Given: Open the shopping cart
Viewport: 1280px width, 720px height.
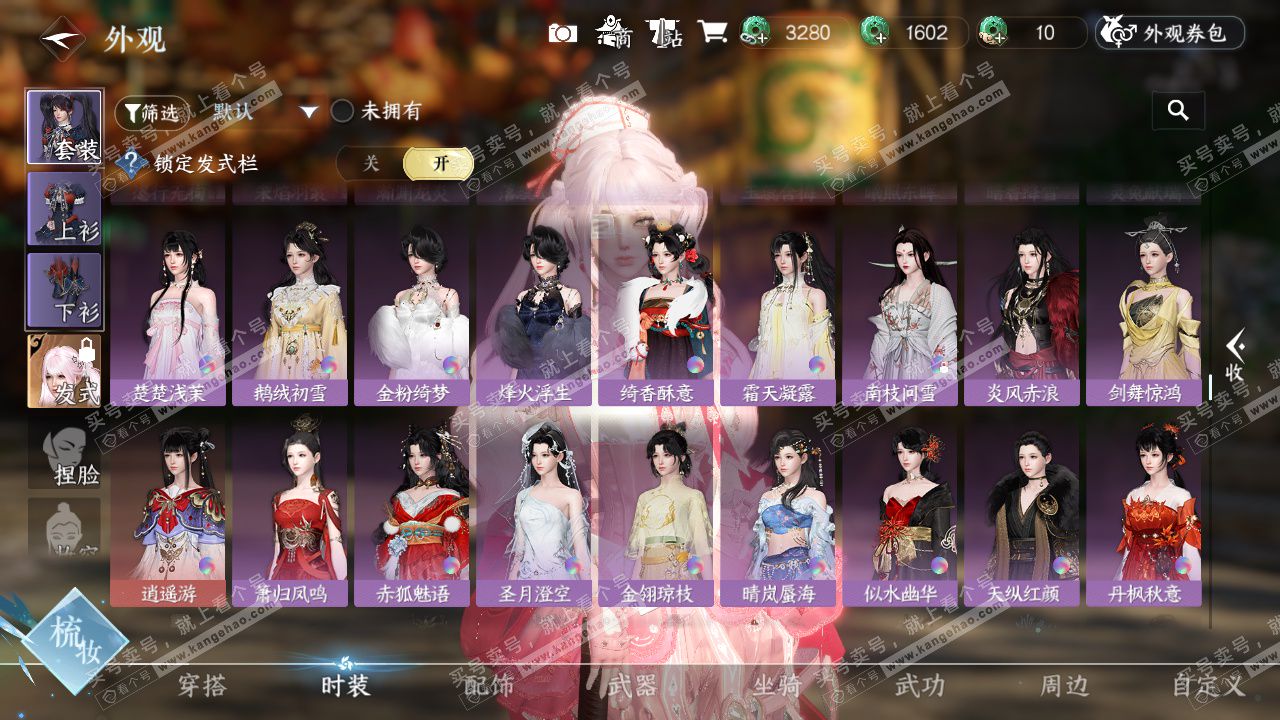Looking at the screenshot, I should [712, 33].
